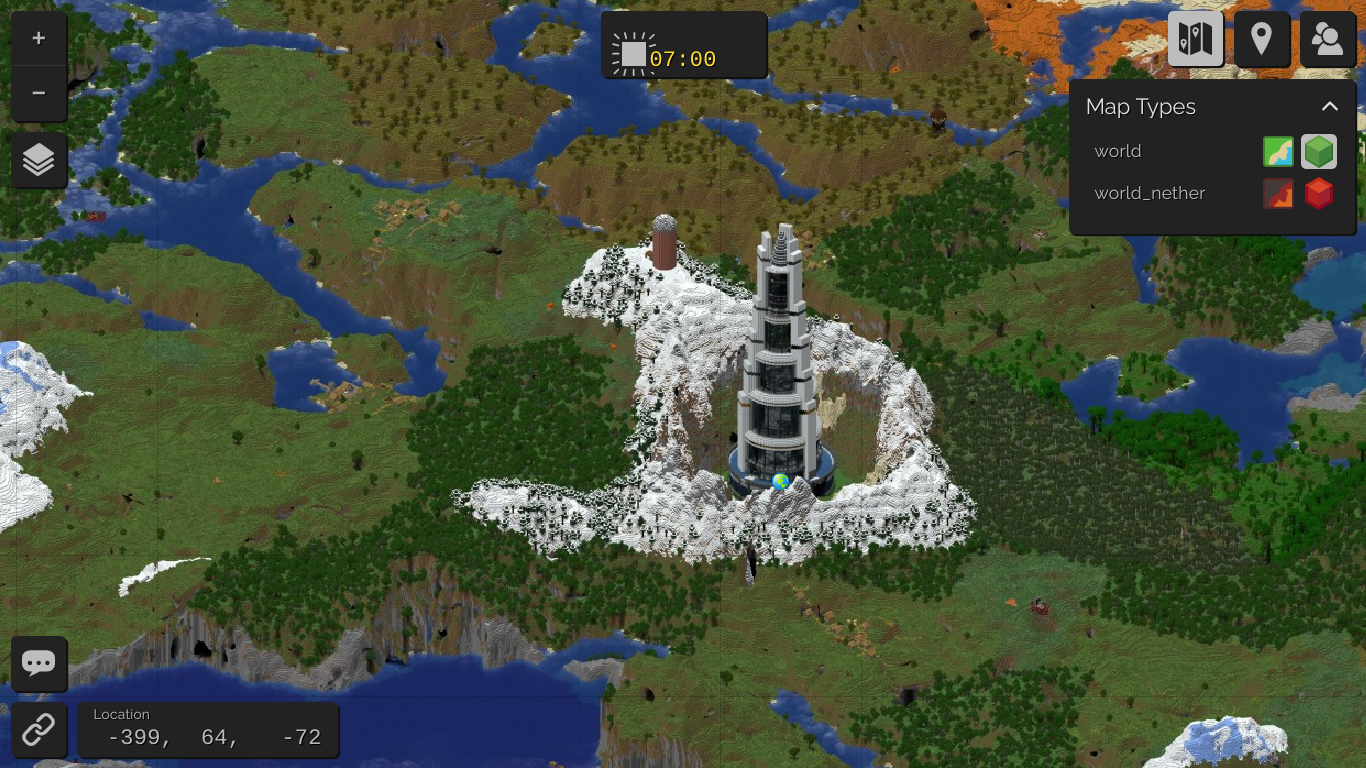Viewport: 1366px width, 768px height.
Task: Zoom out with the minus button
Action: pos(39,93)
